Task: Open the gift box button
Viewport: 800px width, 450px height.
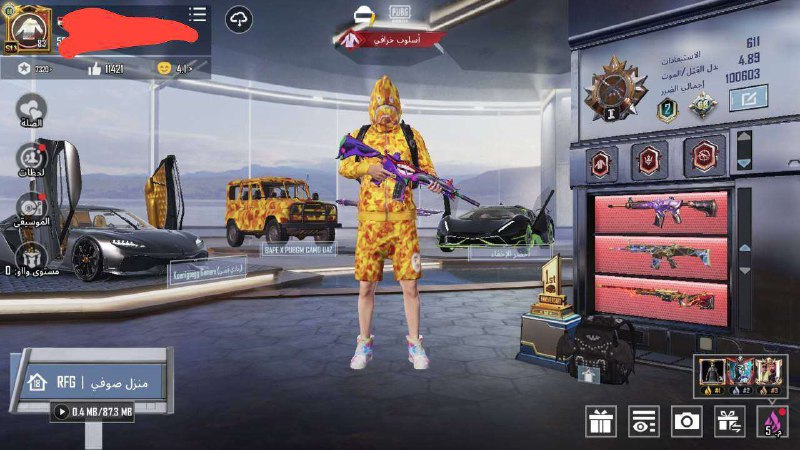Action: 601,421
